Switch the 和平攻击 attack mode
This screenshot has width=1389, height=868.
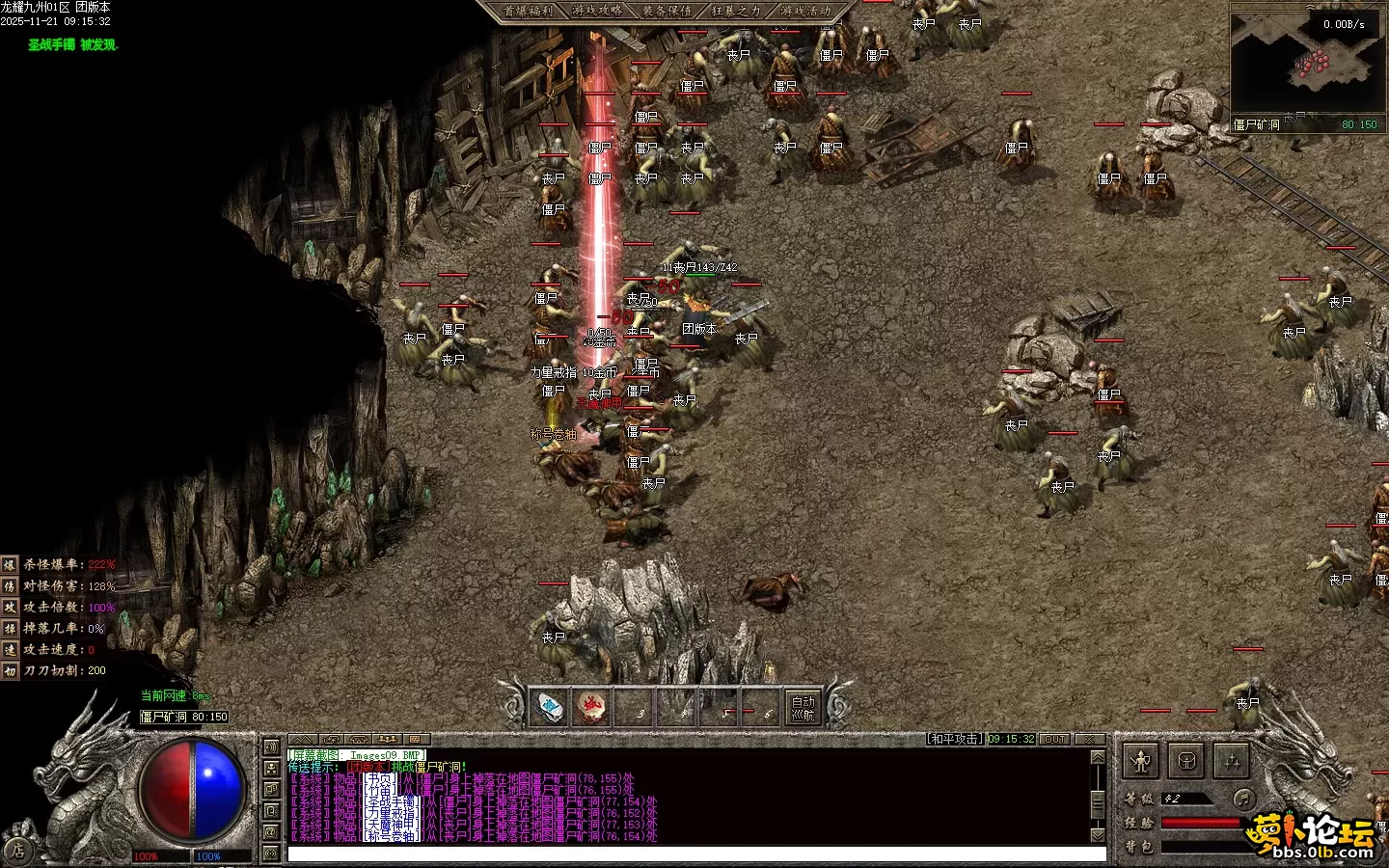tap(955, 740)
